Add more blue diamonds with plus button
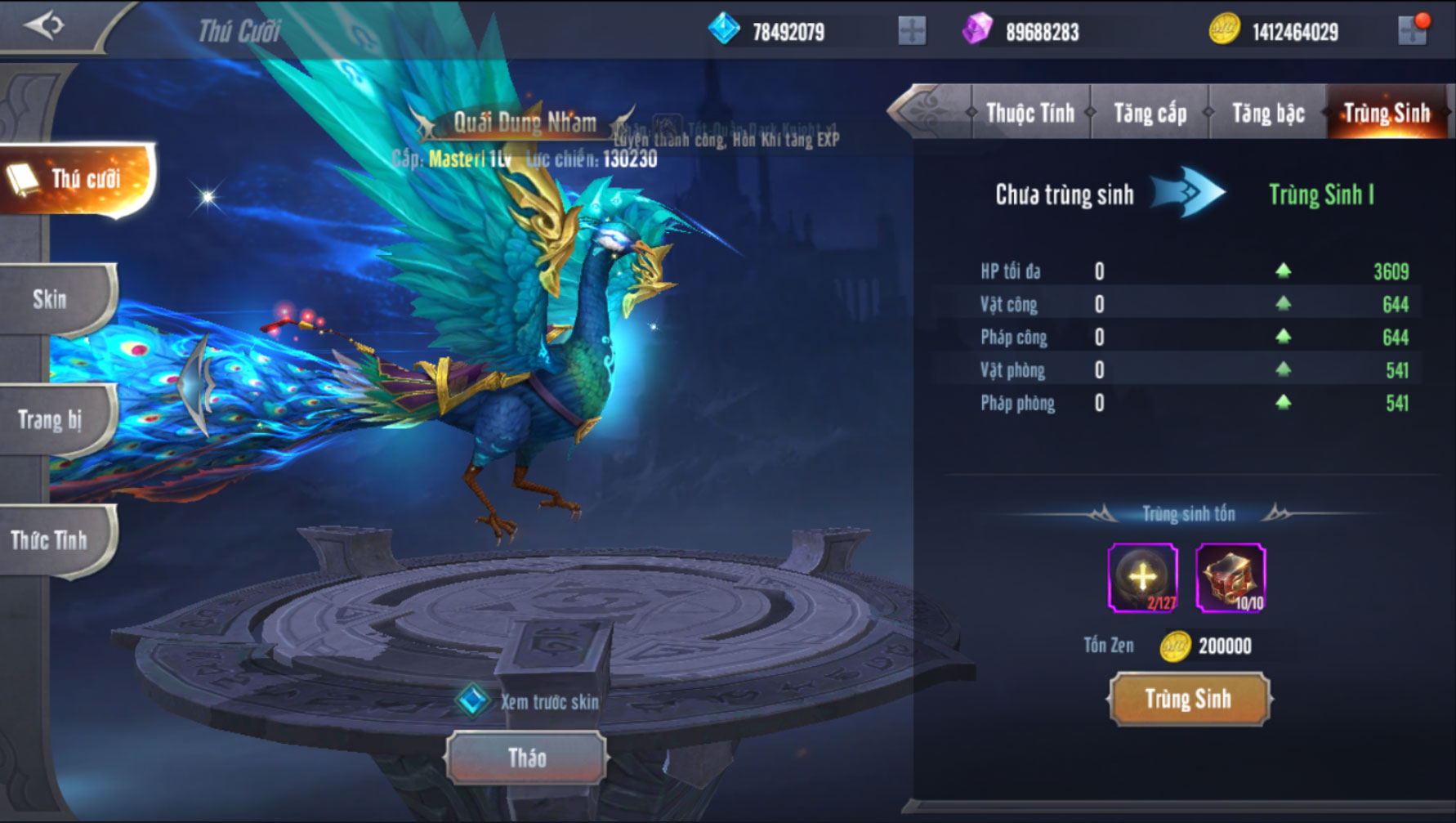1456x823 pixels. [x=911, y=32]
